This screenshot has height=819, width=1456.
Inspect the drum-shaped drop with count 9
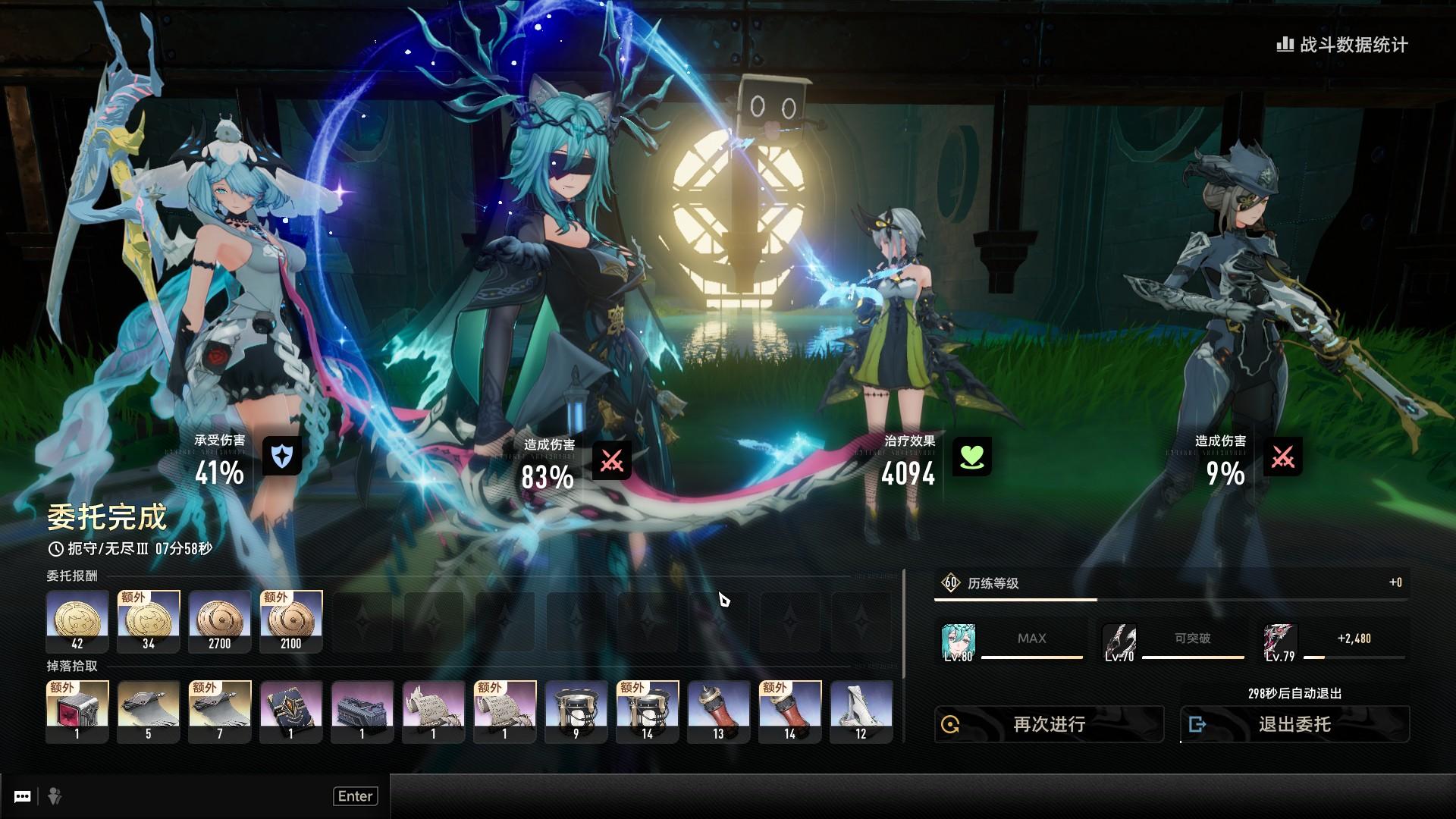pyautogui.click(x=576, y=711)
